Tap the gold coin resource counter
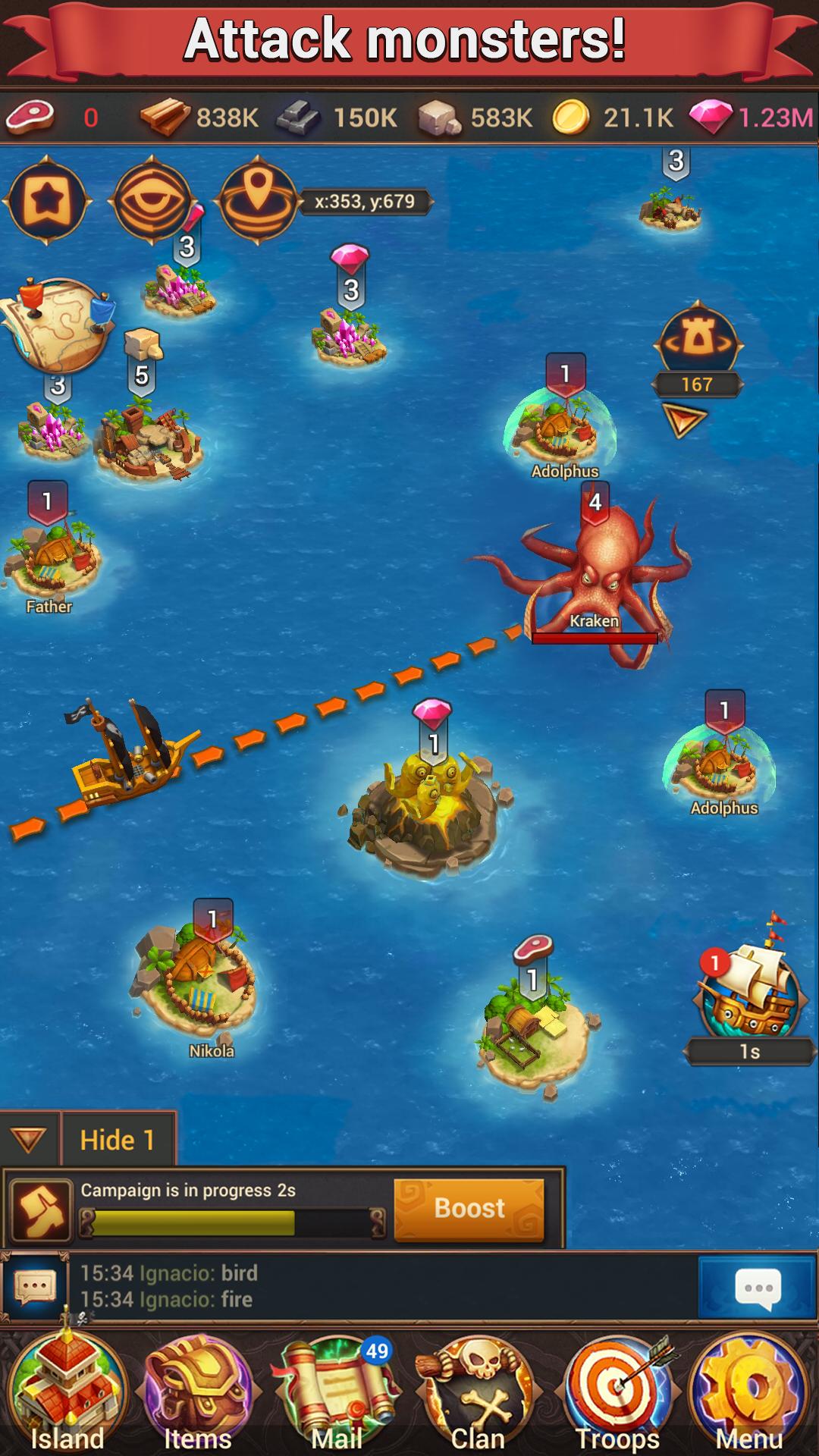Image resolution: width=819 pixels, height=1456 pixels. (x=614, y=118)
